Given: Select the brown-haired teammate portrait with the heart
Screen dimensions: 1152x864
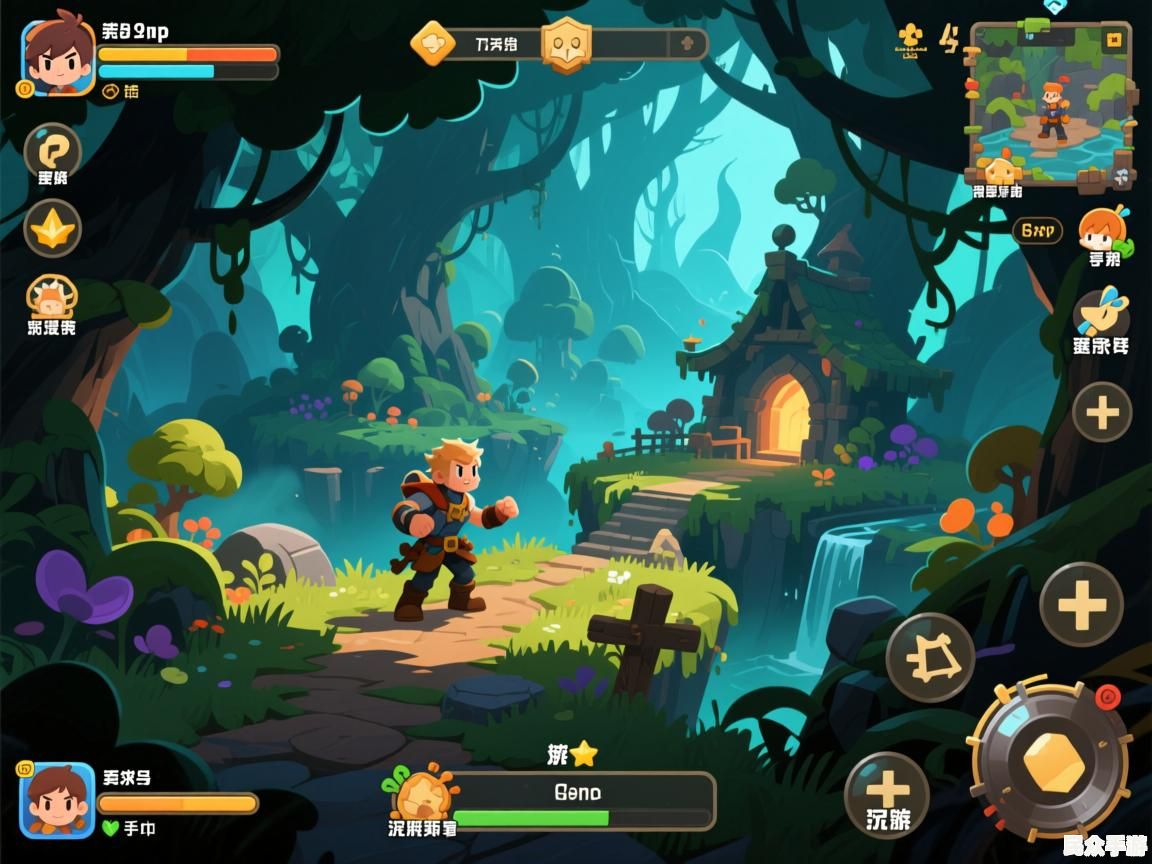Looking at the screenshot, I should pos(57,799).
